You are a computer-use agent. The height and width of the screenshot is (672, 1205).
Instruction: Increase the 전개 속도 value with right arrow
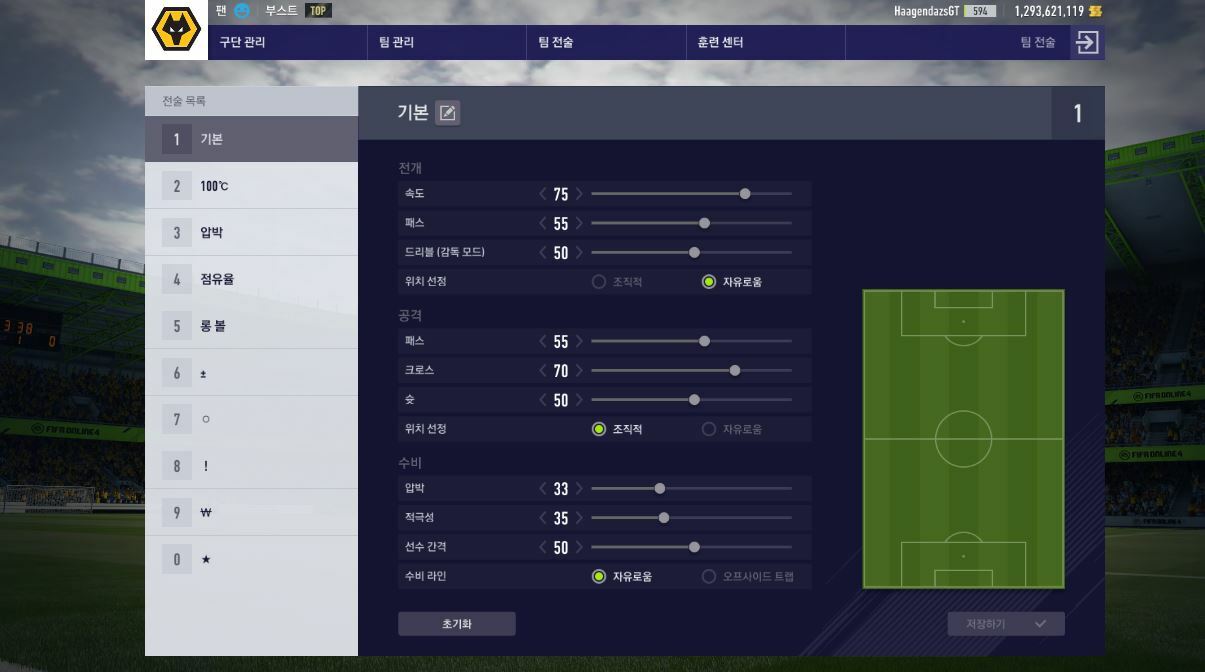point(579,194)
